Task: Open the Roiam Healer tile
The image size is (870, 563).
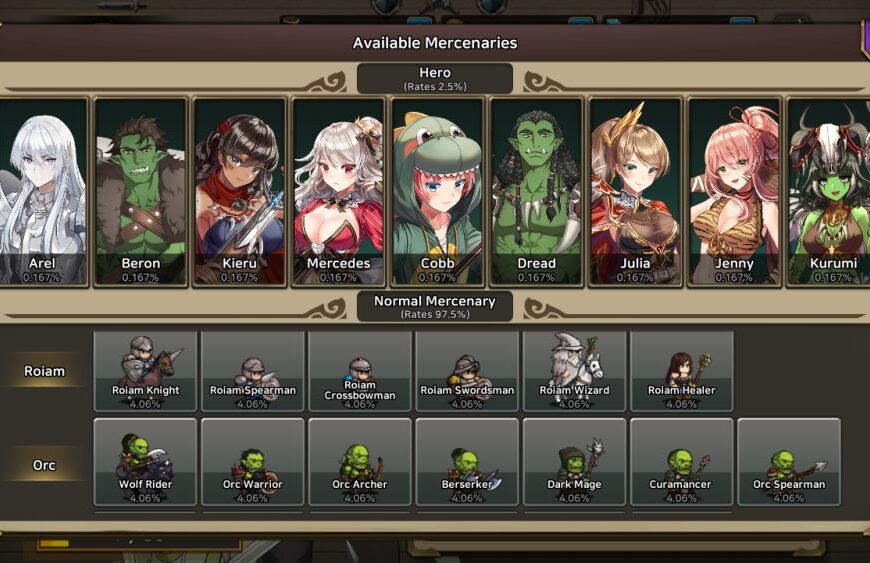Action: [681, 371]
